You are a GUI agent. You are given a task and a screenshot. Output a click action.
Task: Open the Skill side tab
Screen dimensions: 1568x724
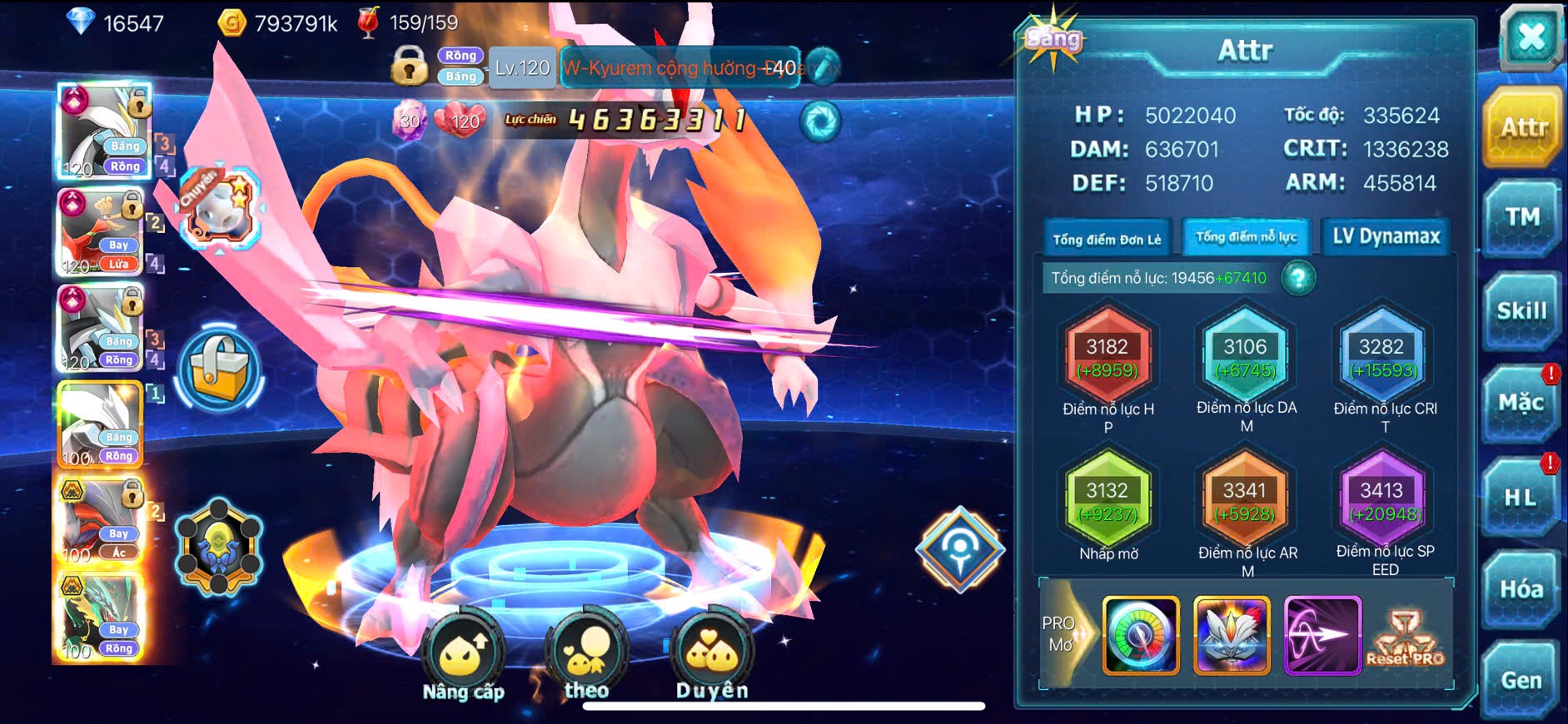(1521, 311)
